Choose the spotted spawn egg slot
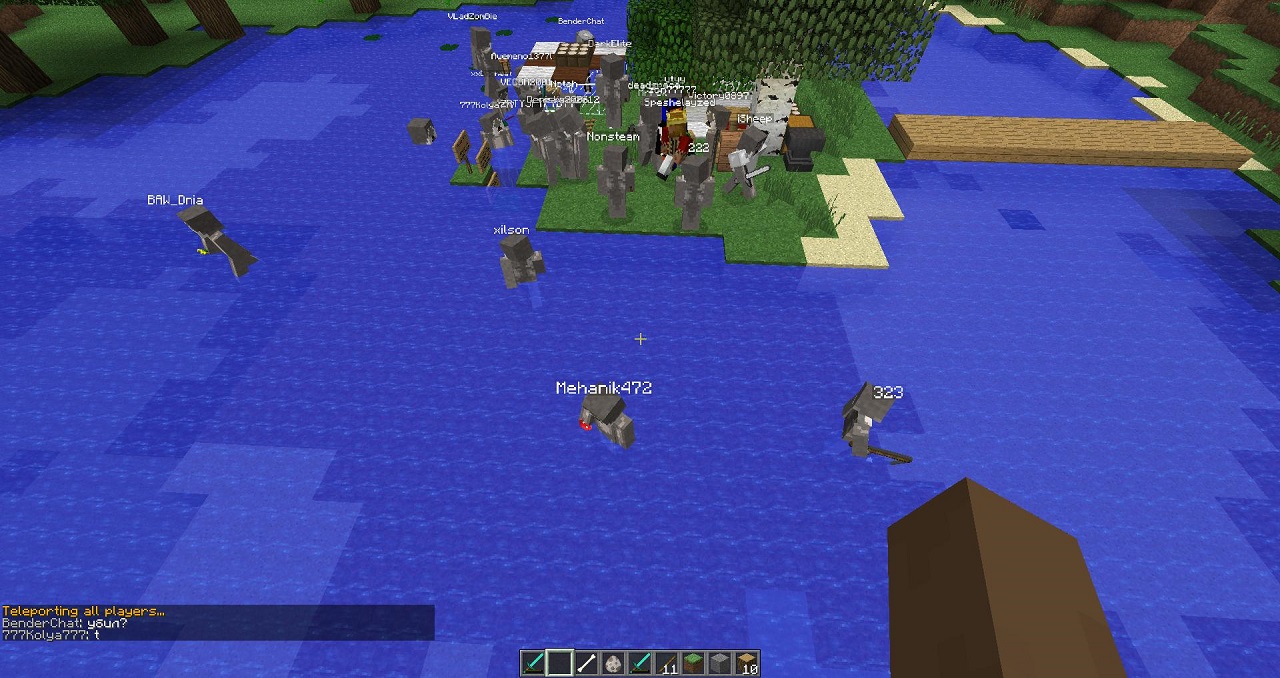 613,662
